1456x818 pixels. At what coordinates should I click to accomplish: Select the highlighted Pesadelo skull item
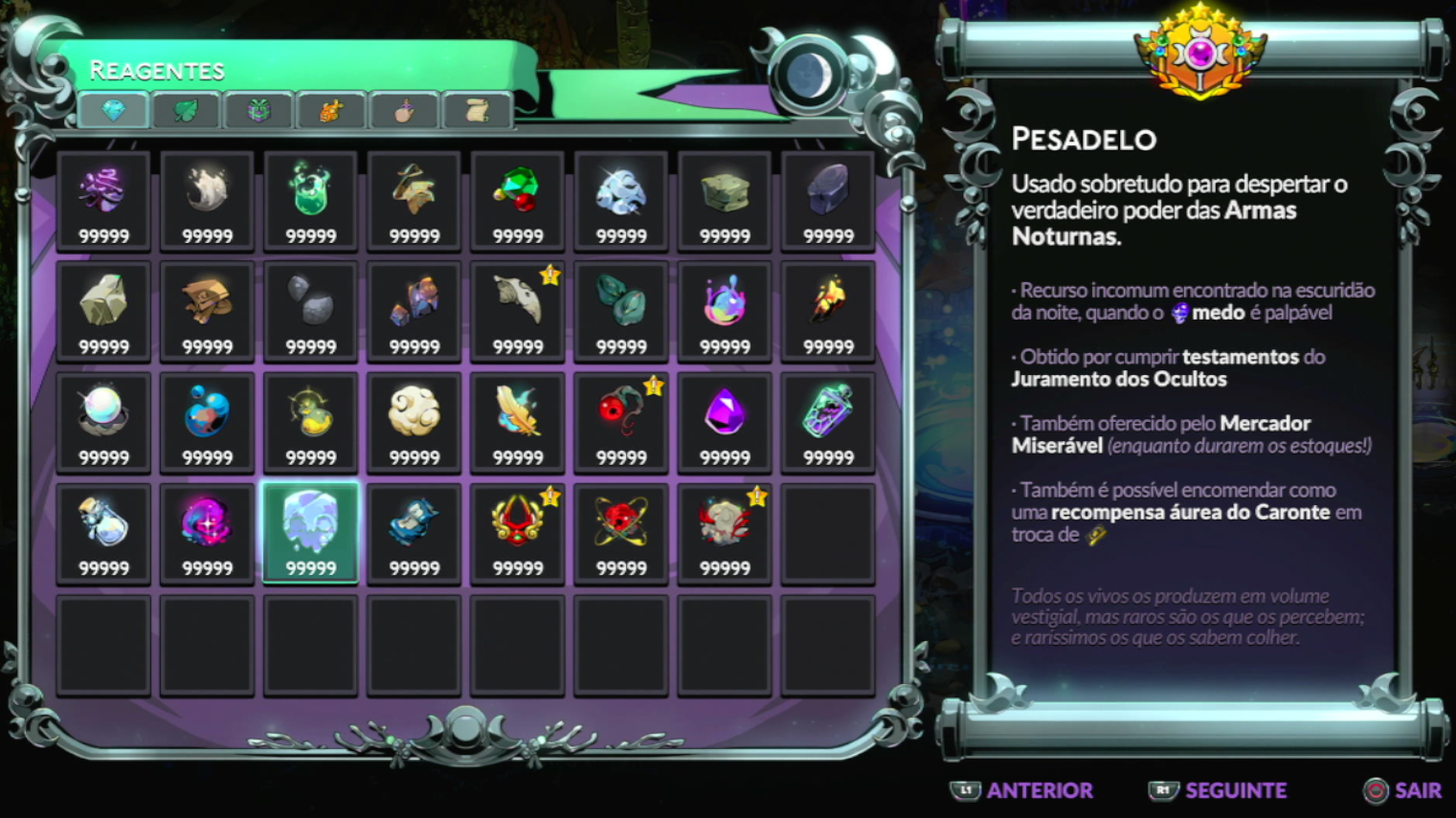coord(310,532)
